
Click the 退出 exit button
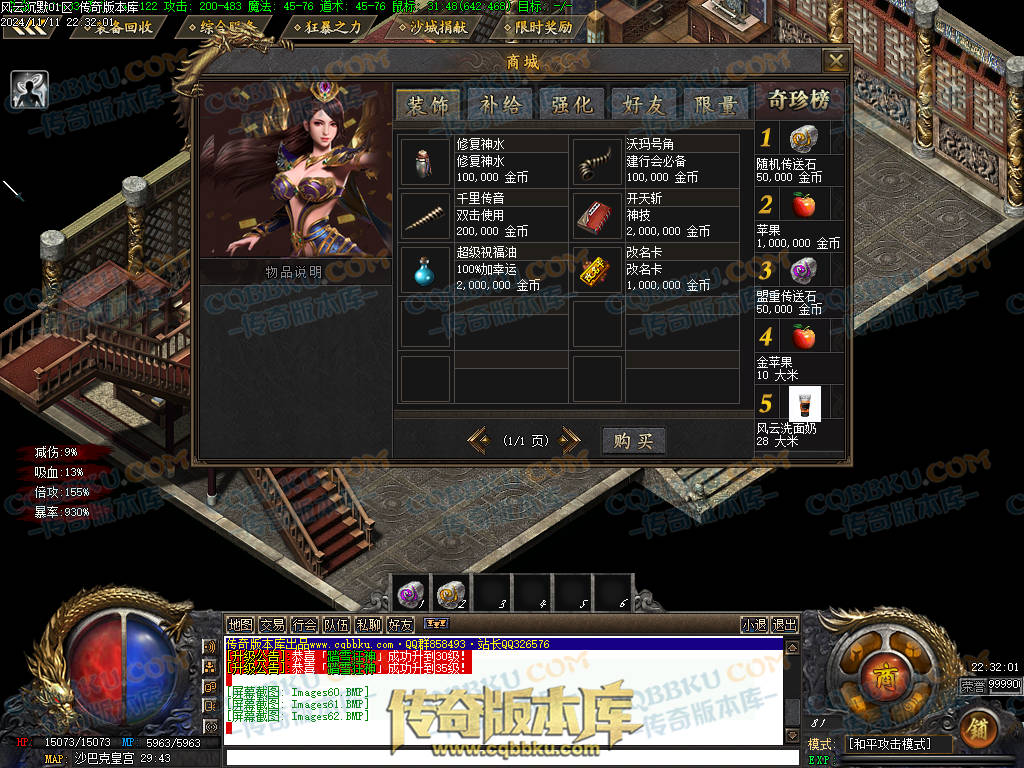pyautogui.click(x=785, y=625)
